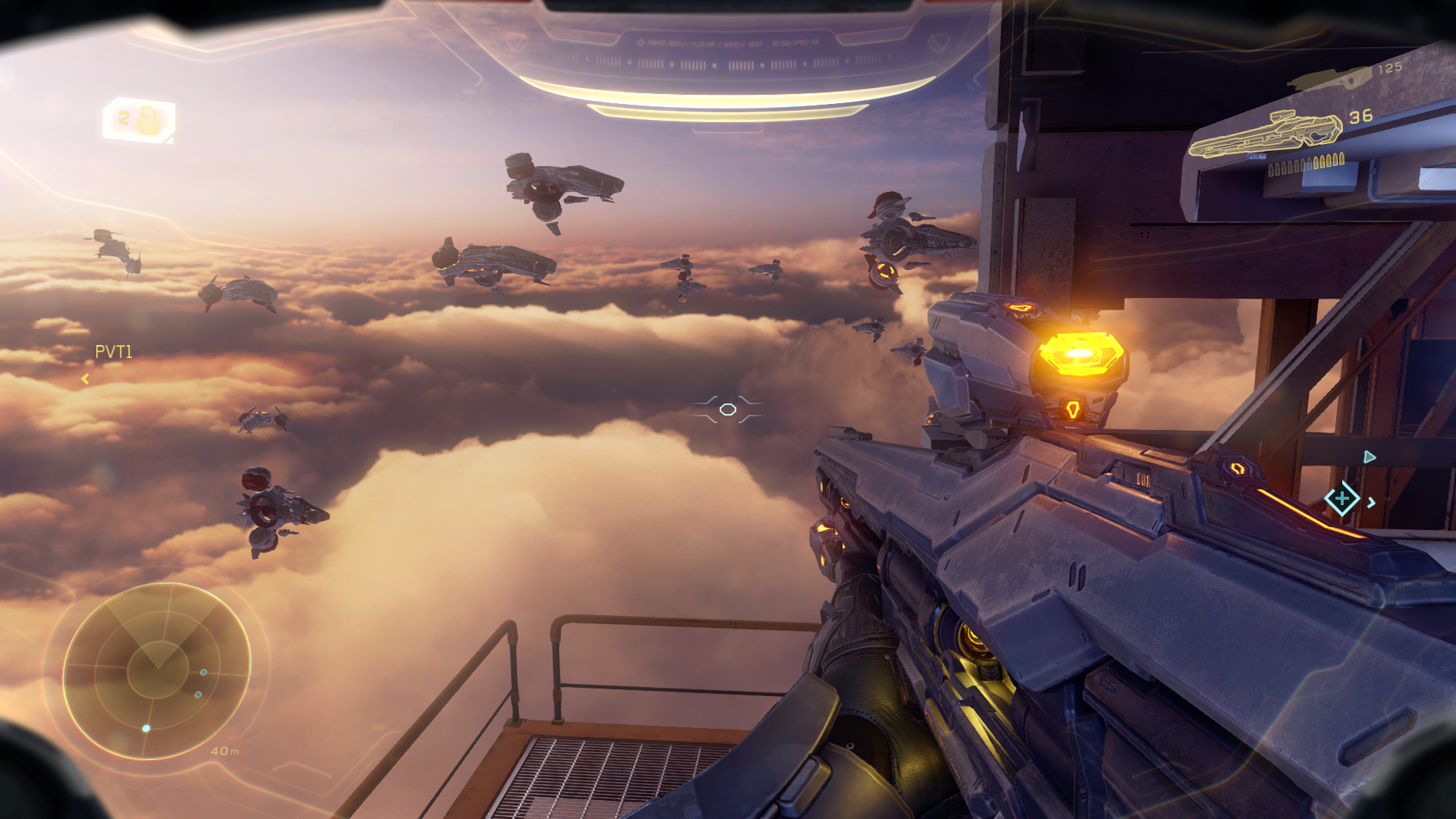
Task: Select the PVT1 squad marker
Action: pyautogui.click(x=113, y=352)
